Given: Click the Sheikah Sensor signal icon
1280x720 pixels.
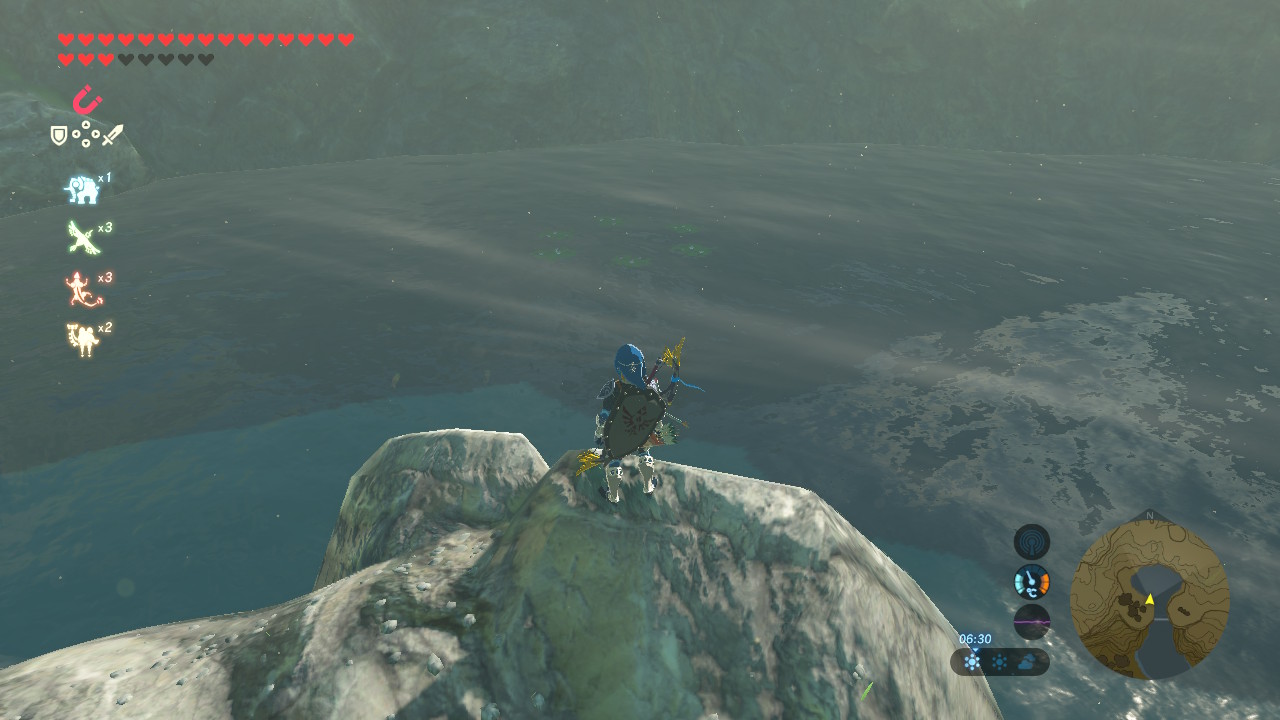Looking at the screenshot, I should [x=1032, y=542].
